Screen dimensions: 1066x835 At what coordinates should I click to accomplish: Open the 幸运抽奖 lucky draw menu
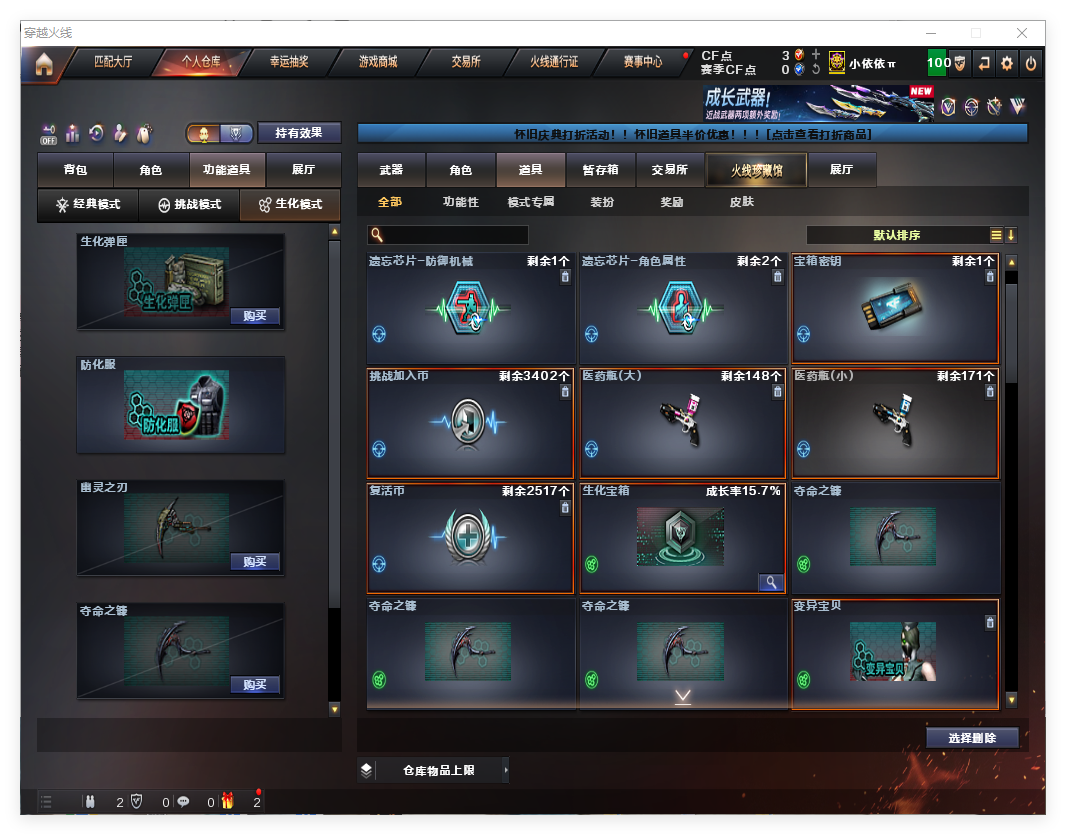pos(289,62)
